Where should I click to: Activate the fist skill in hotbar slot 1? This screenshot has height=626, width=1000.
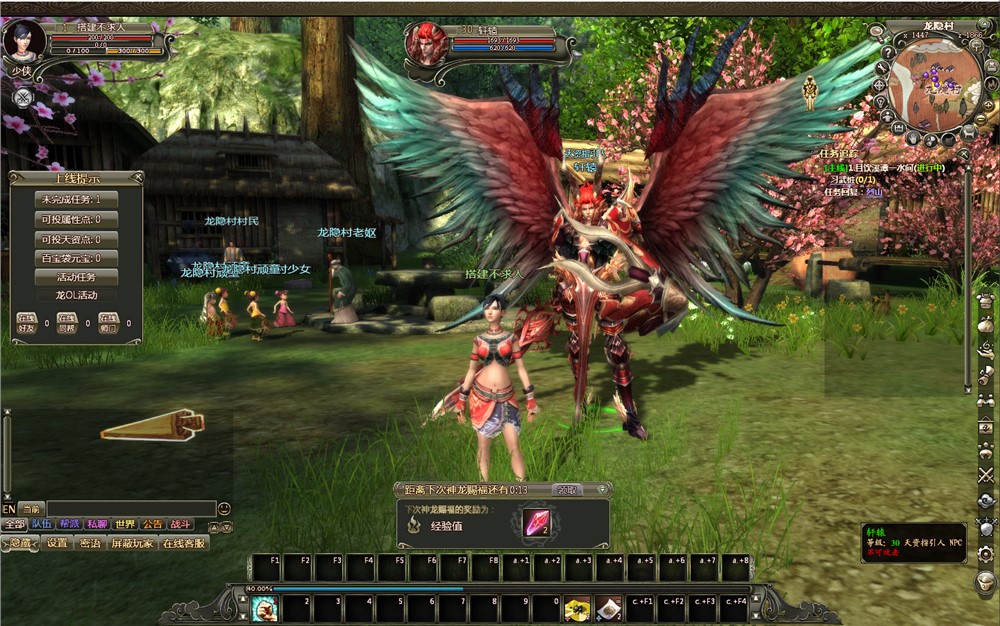tap(264, 608)
